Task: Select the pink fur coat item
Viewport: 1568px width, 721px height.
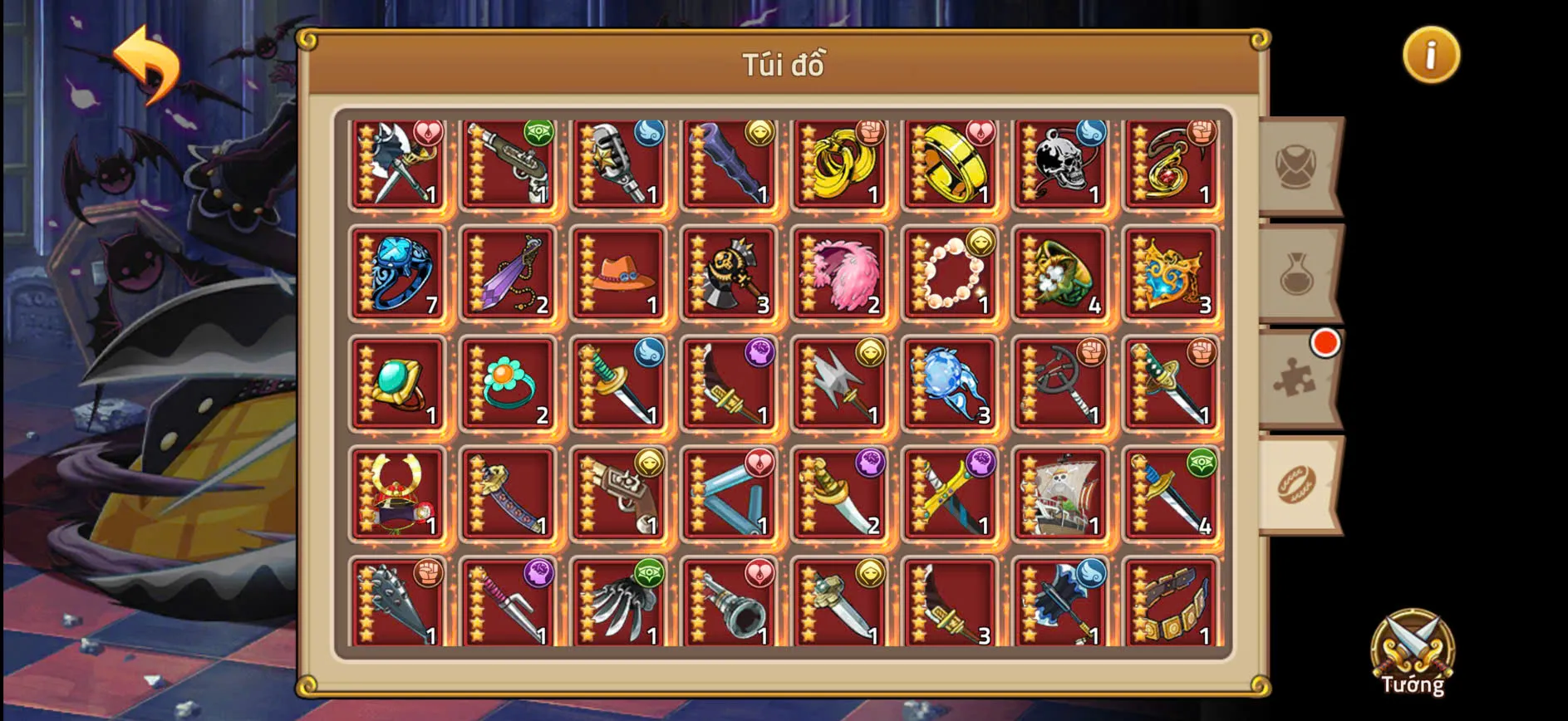Action: (x=840, y=274)
